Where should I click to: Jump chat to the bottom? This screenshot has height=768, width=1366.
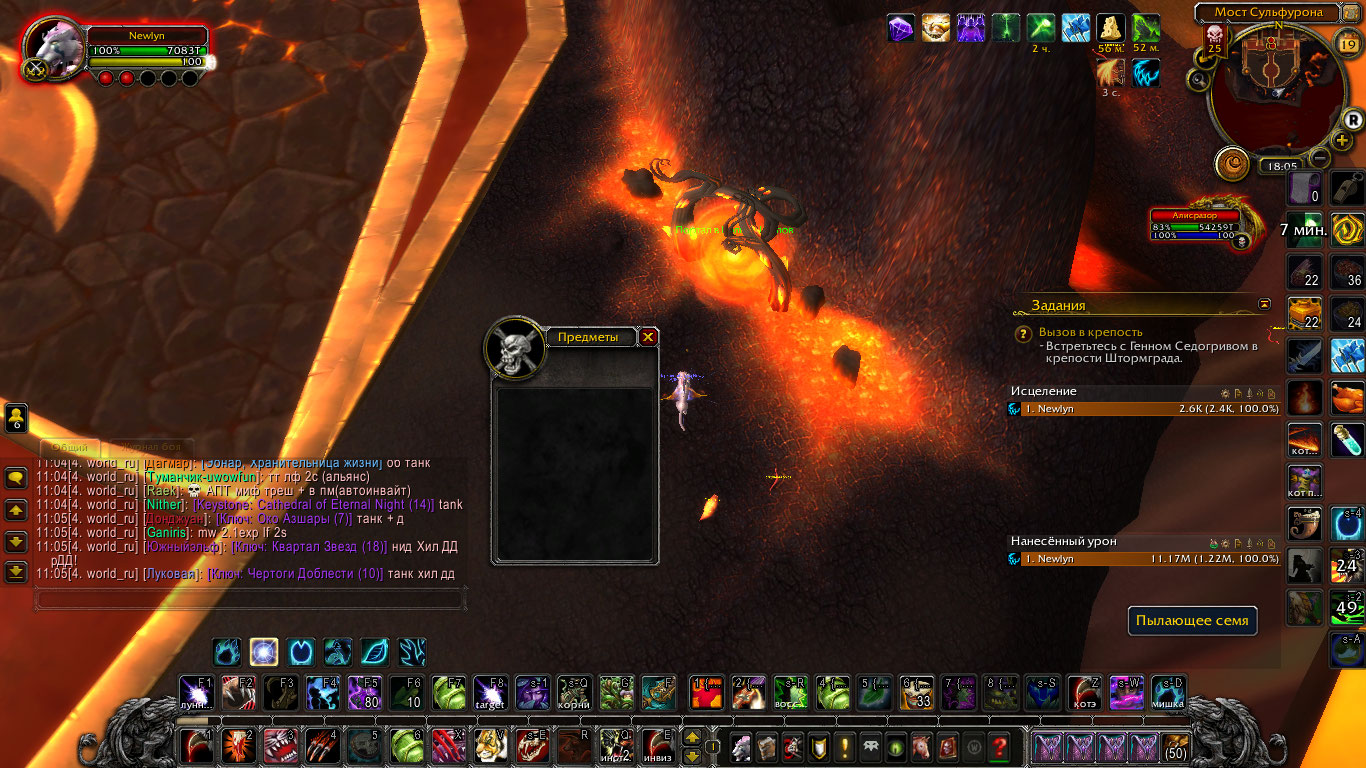16,572
